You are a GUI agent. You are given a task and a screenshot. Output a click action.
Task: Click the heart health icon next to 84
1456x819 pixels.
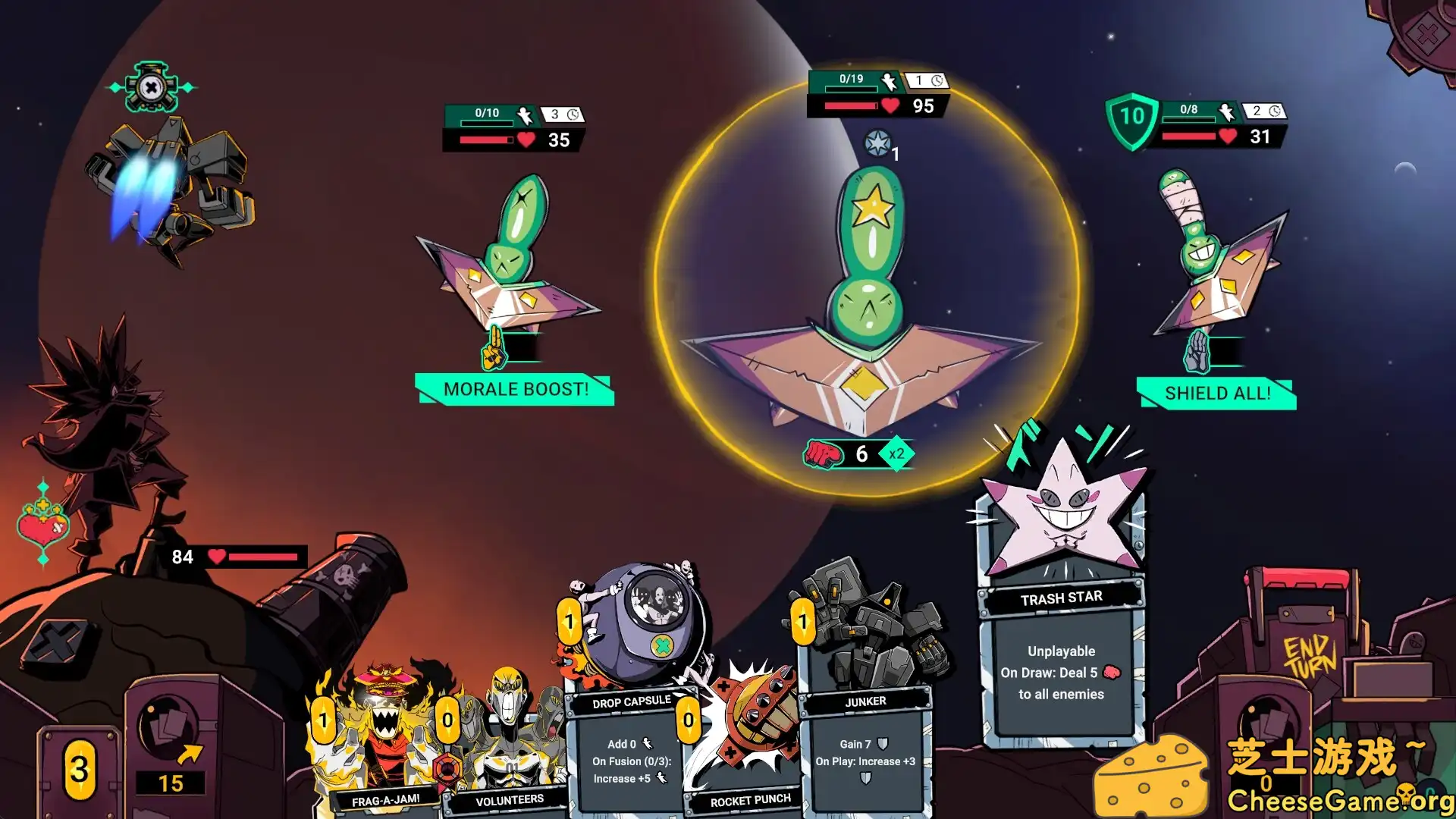[218, 557]
